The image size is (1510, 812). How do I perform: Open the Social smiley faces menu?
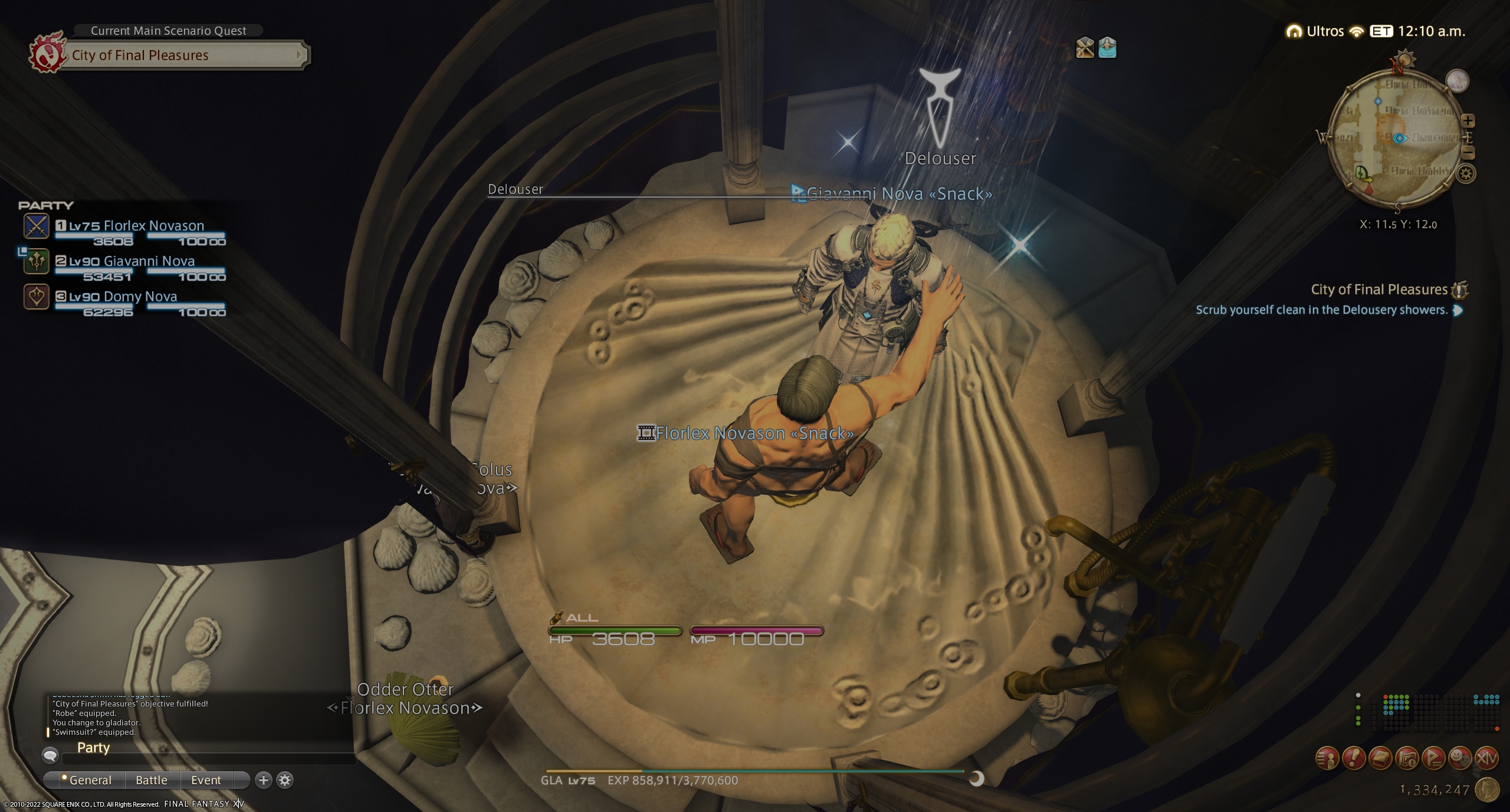click(x=1459, y=758)
